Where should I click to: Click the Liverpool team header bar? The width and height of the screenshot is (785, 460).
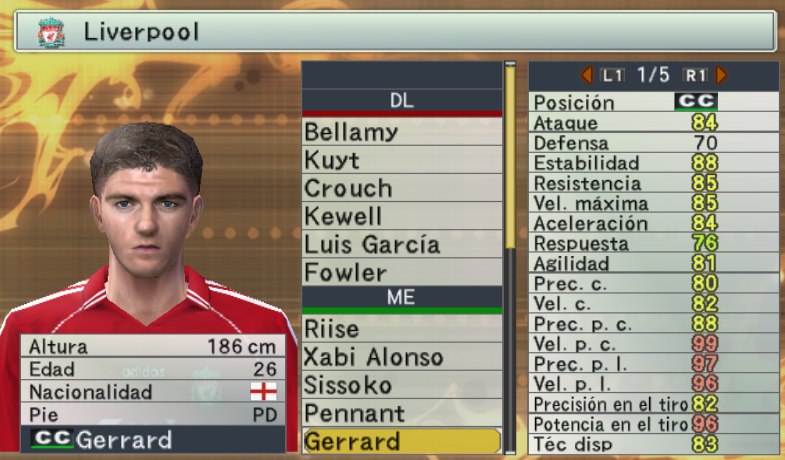click(394, 32)
